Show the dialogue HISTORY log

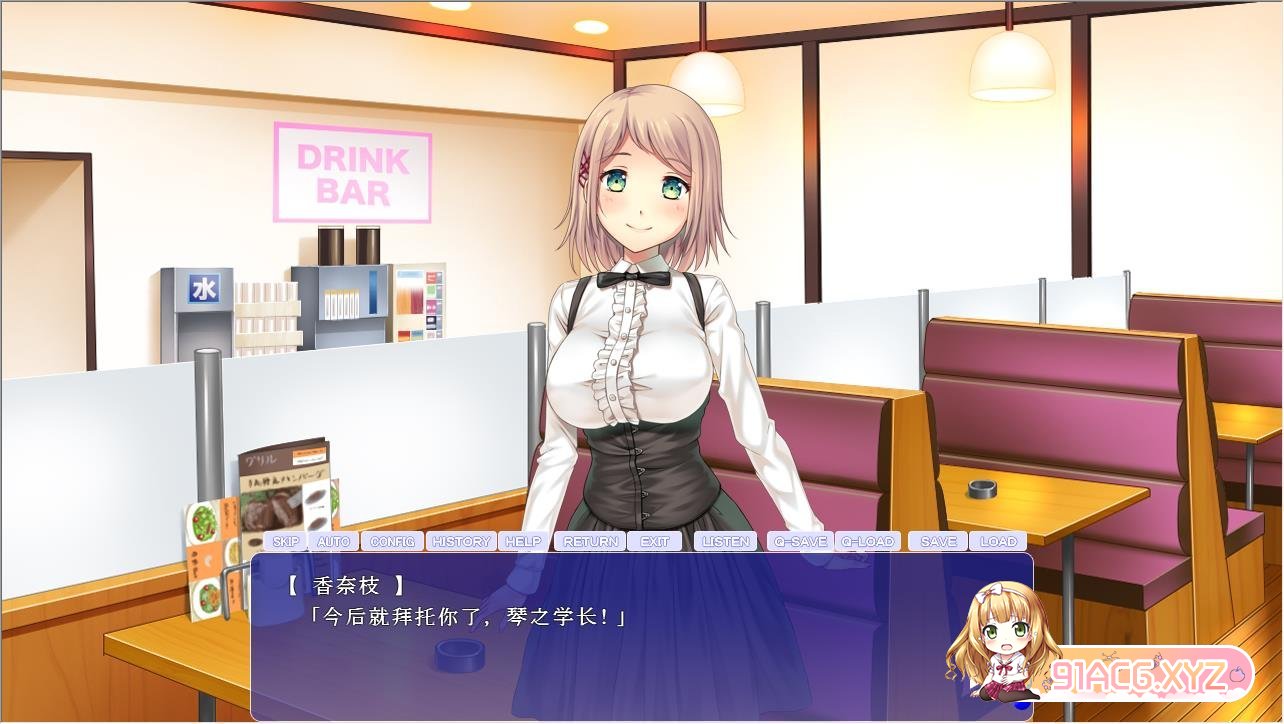click(461, 541)
